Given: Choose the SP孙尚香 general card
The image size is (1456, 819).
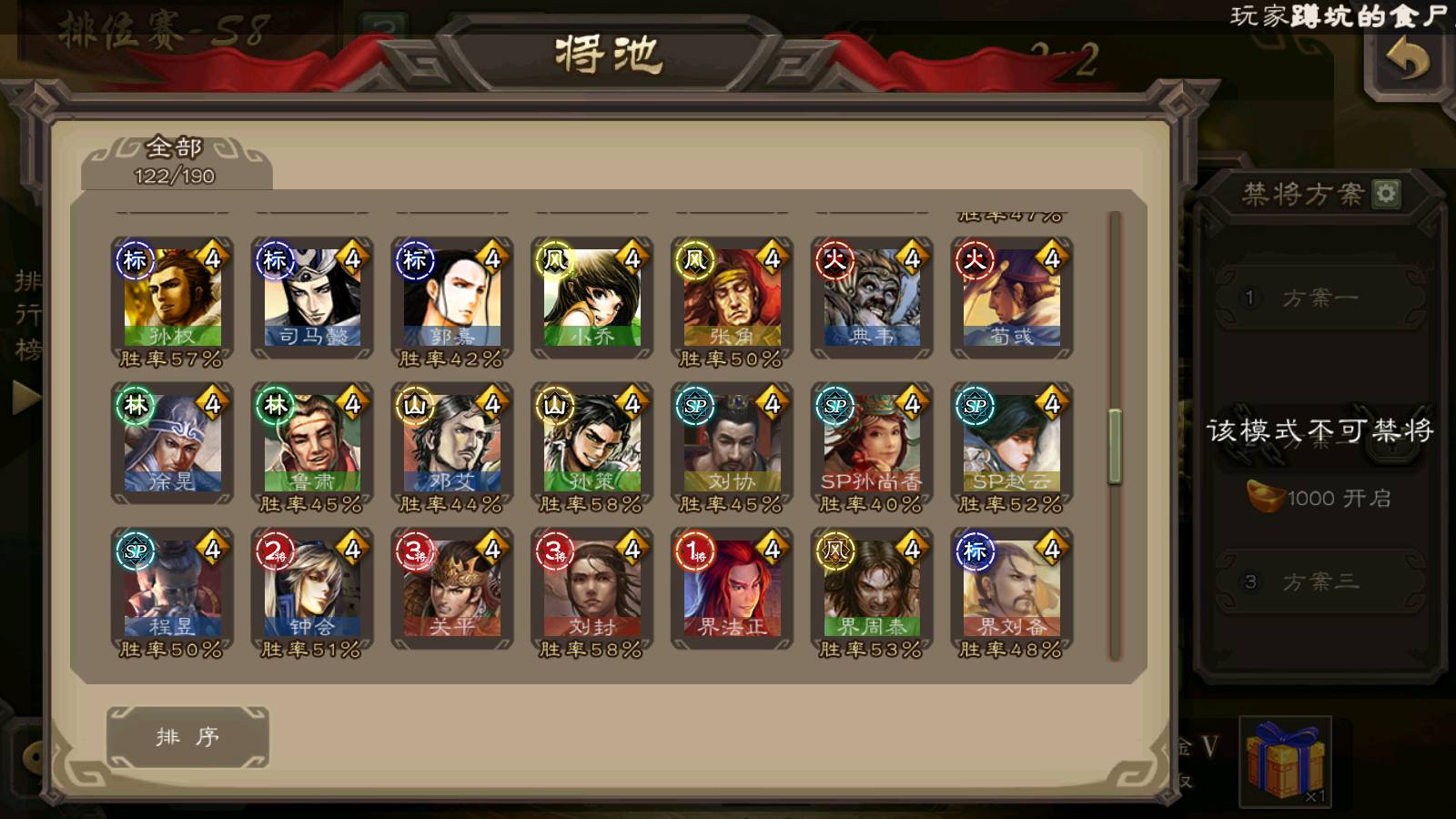Looking at the screenshot, I should tap(872, 444).
